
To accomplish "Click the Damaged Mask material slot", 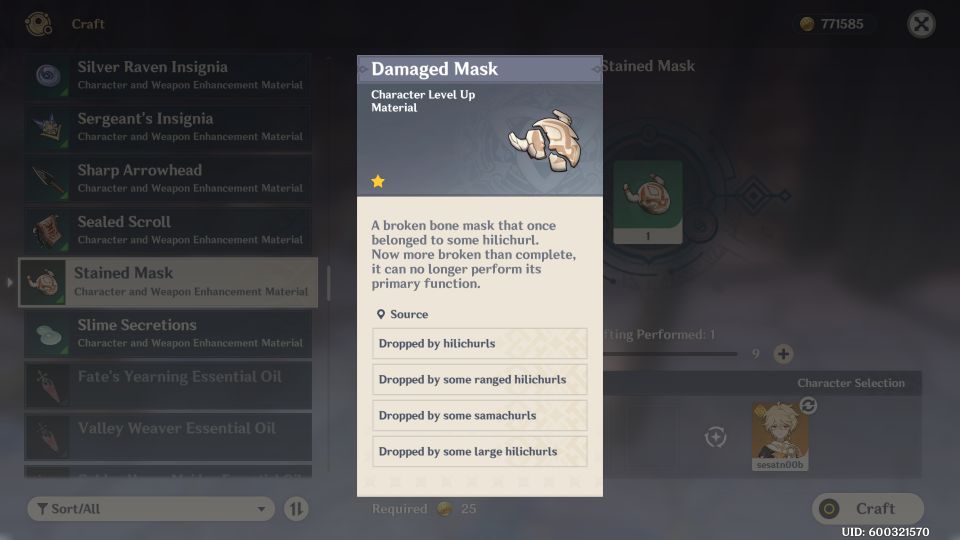I will 647,201.
